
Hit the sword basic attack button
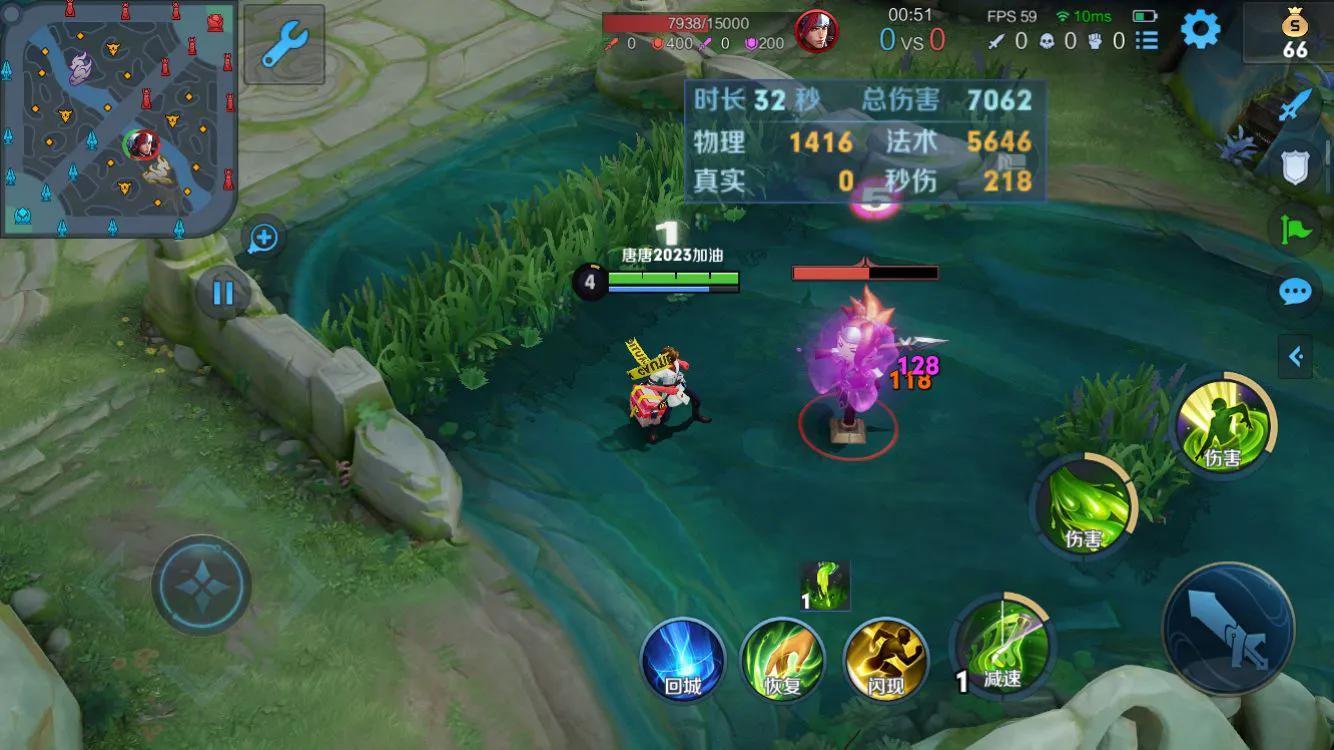[x=1228, y=628]
